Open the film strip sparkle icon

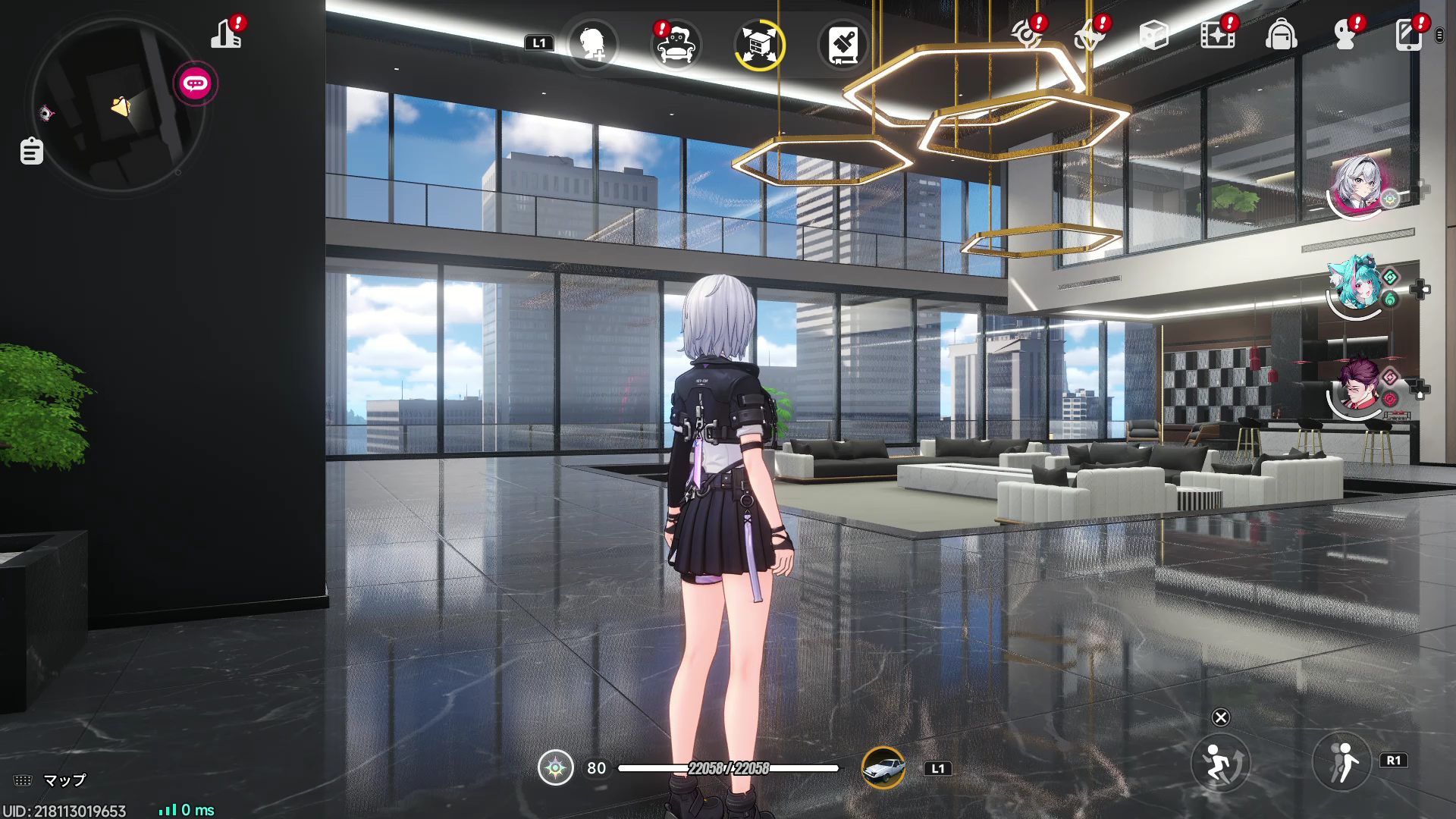[x=1216, y=35]
